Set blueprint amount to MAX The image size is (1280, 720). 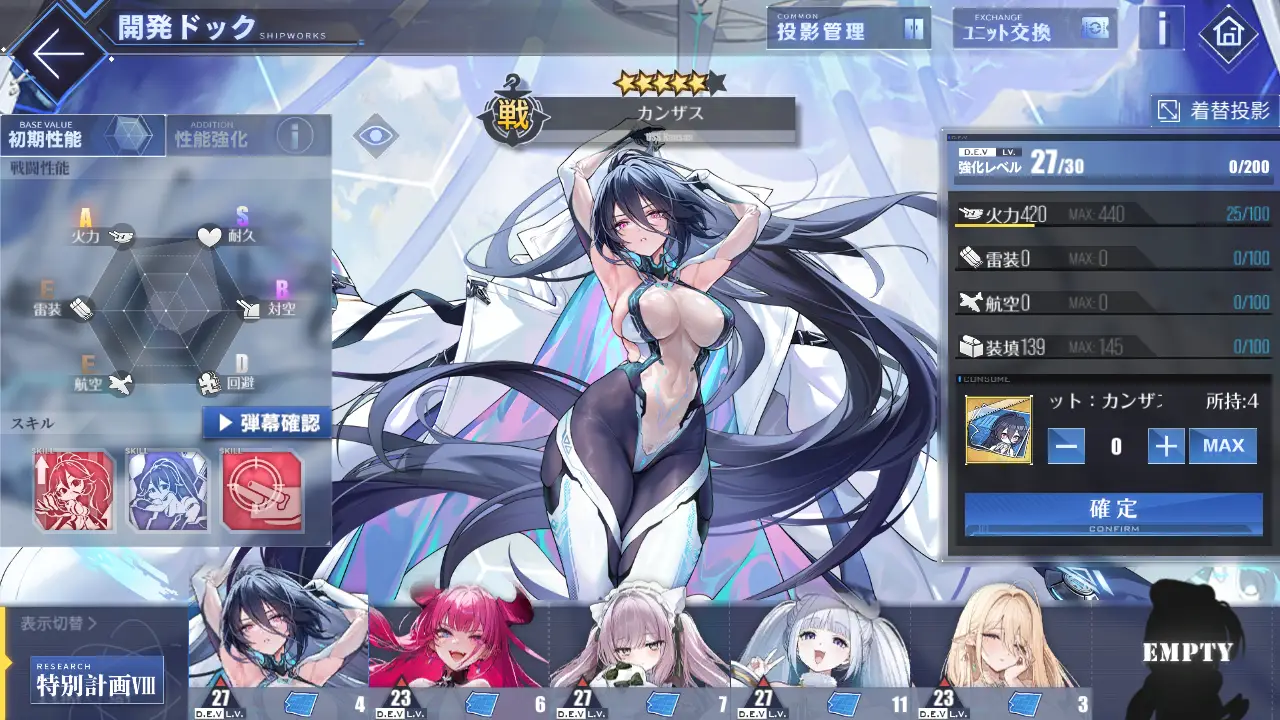(1222, 446)
